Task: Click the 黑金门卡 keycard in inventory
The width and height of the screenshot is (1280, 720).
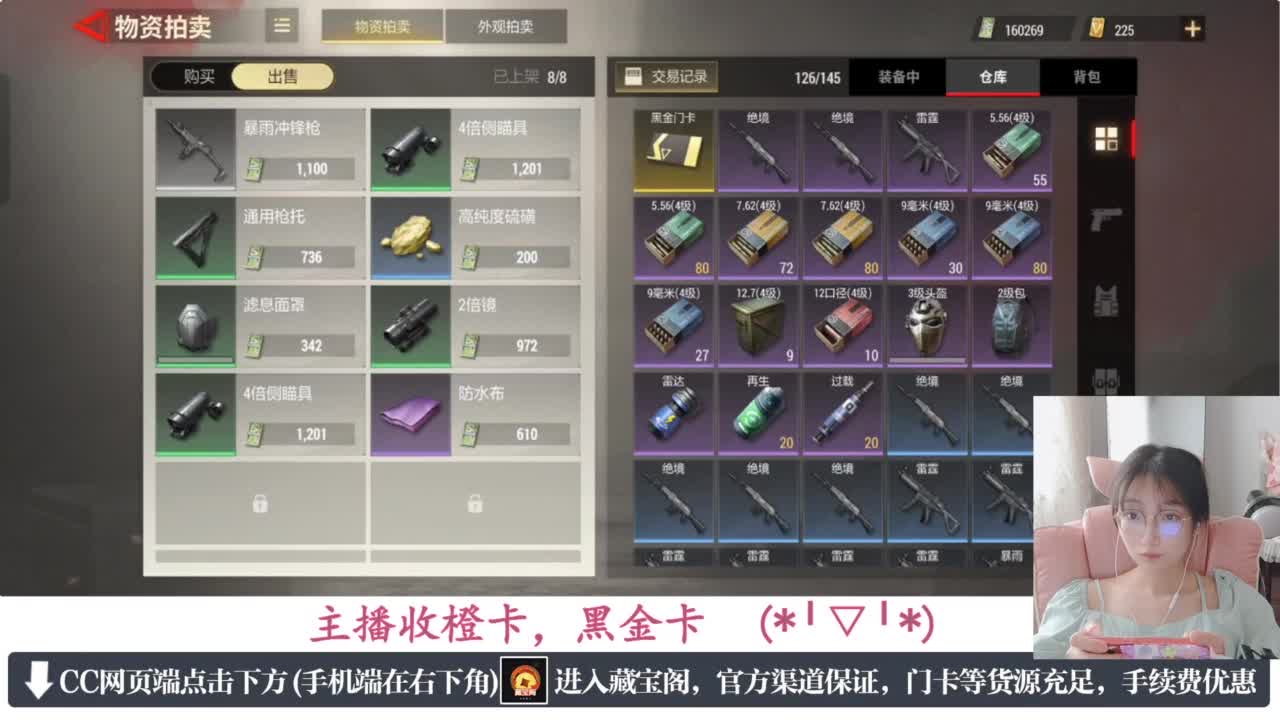Action: click(x=673, y=148)
